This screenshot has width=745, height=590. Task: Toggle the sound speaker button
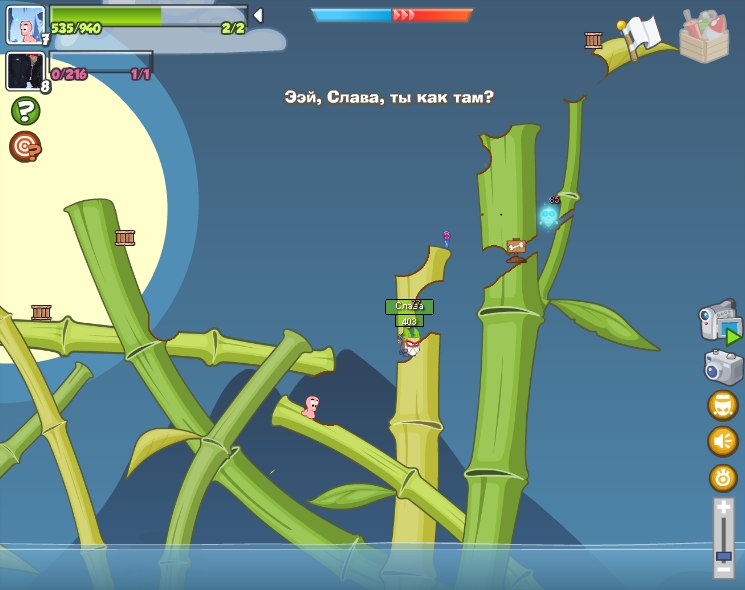tap(723, 441)
